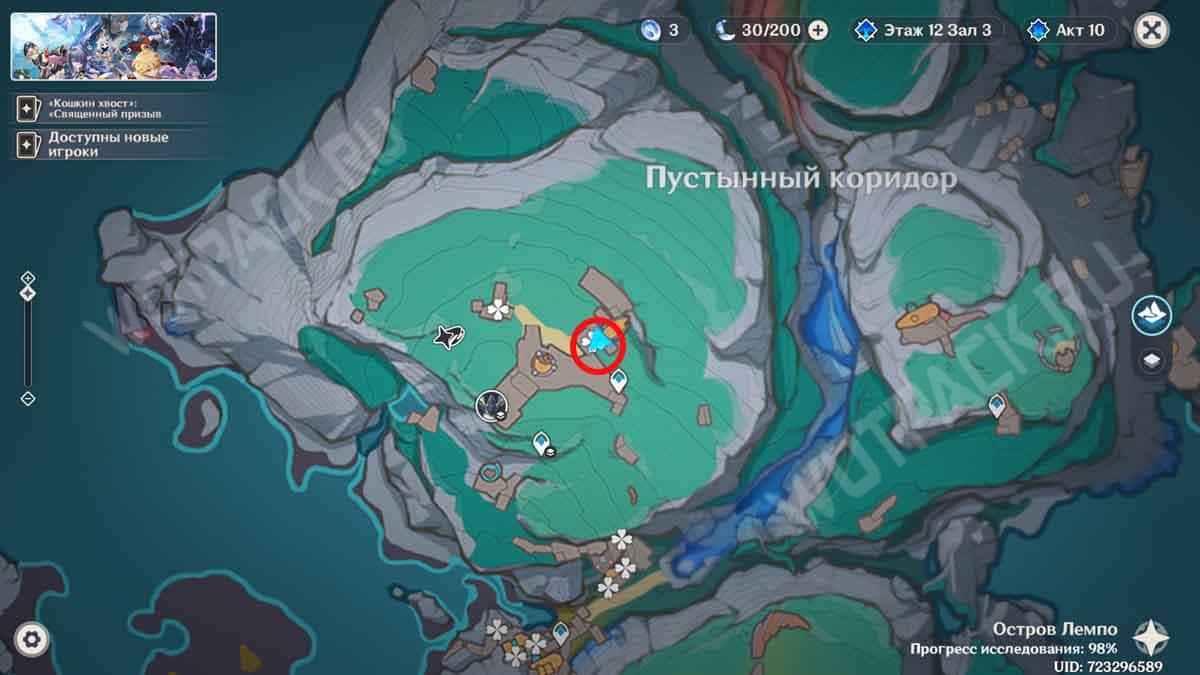Select the teleport waypoint on the eastern island

tap(997, 404)
